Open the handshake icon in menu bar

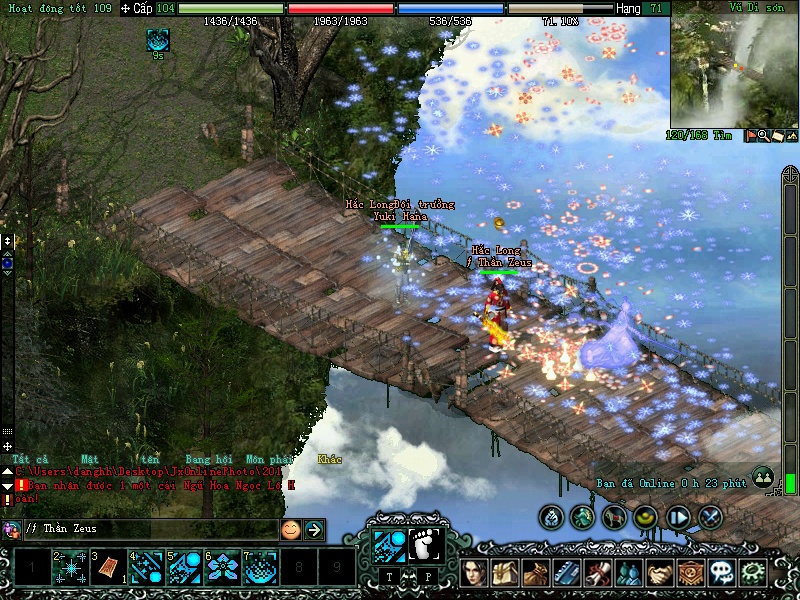(x=660, y=573)
